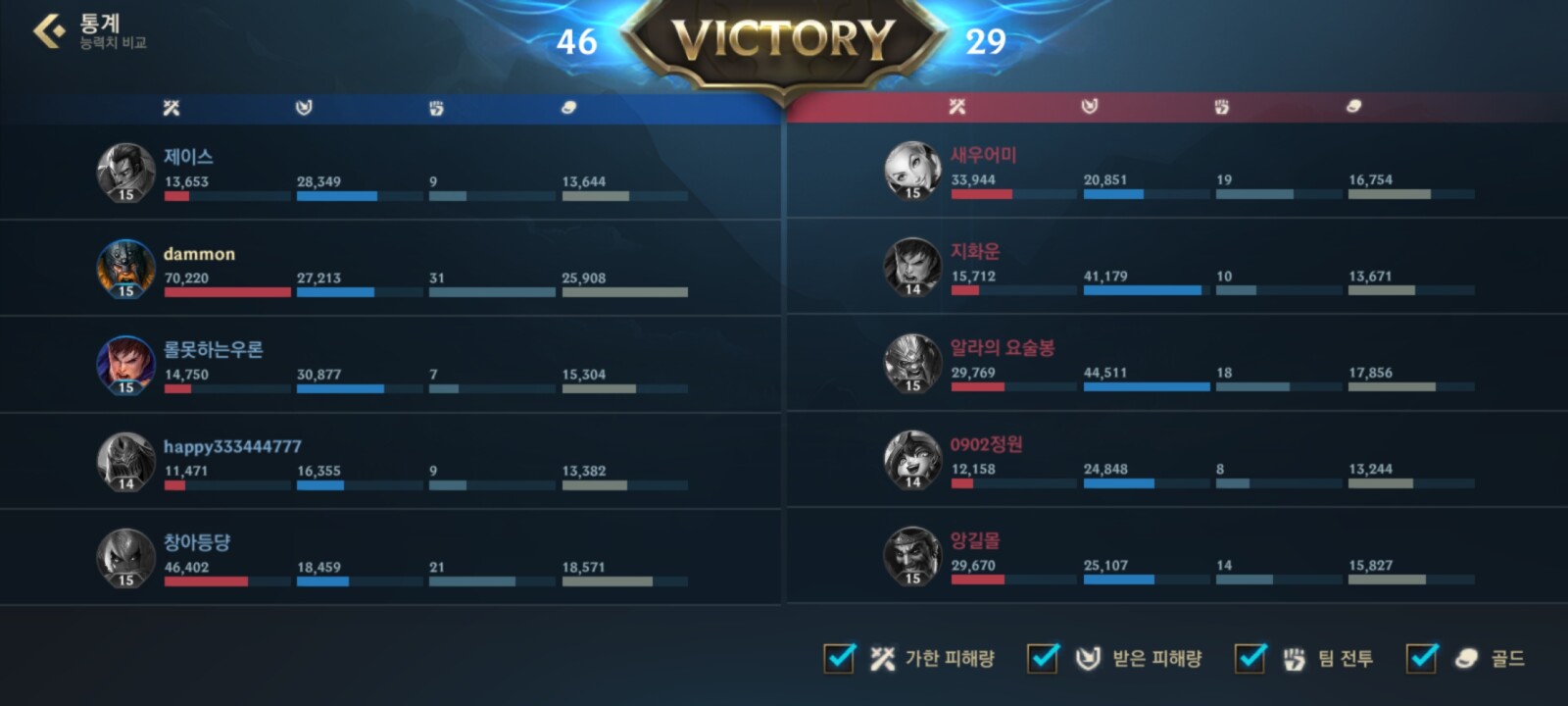Select player dammon's row

(x=392, y=269)
